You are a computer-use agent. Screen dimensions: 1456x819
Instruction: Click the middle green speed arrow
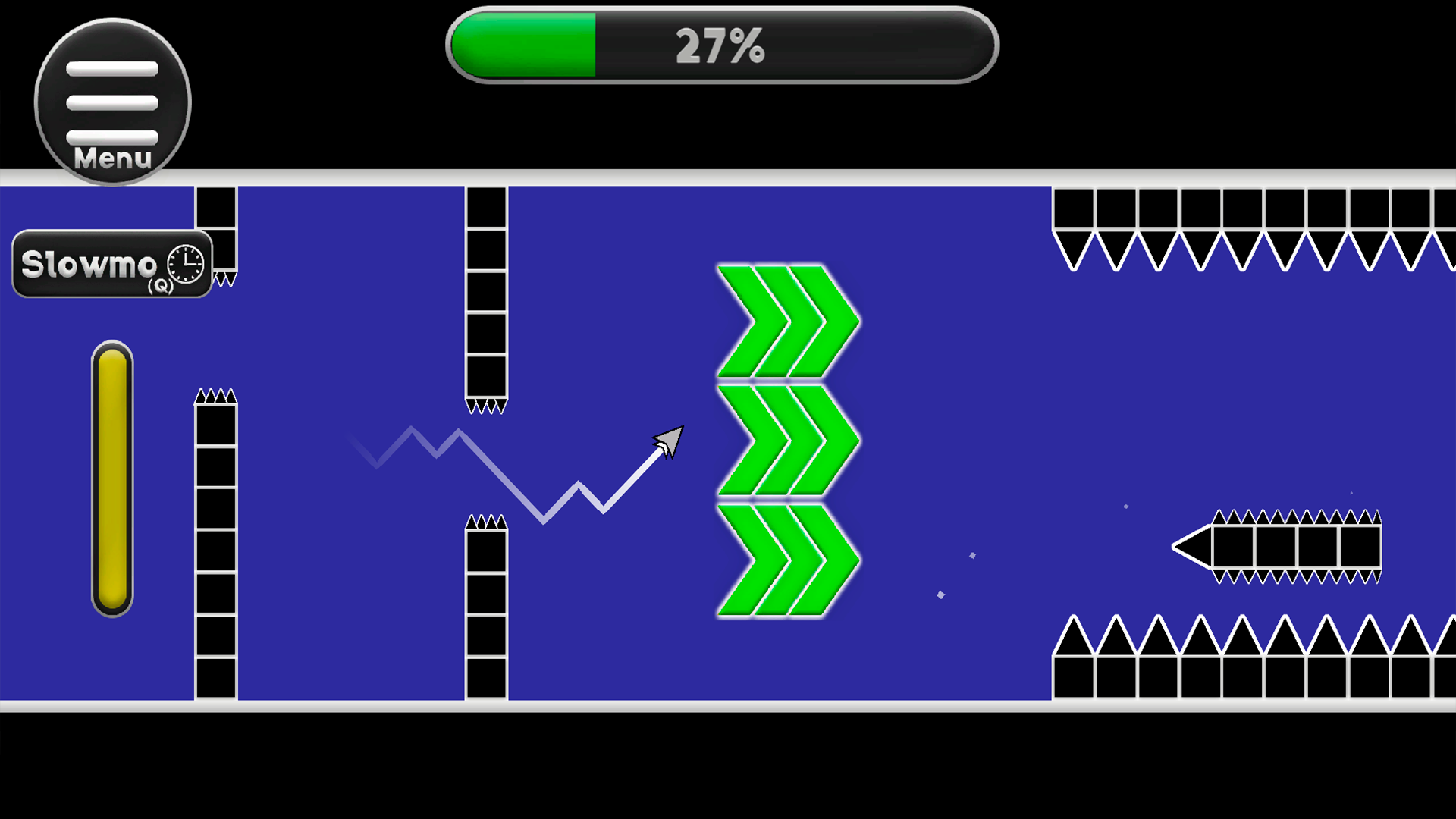click(786, 440)
